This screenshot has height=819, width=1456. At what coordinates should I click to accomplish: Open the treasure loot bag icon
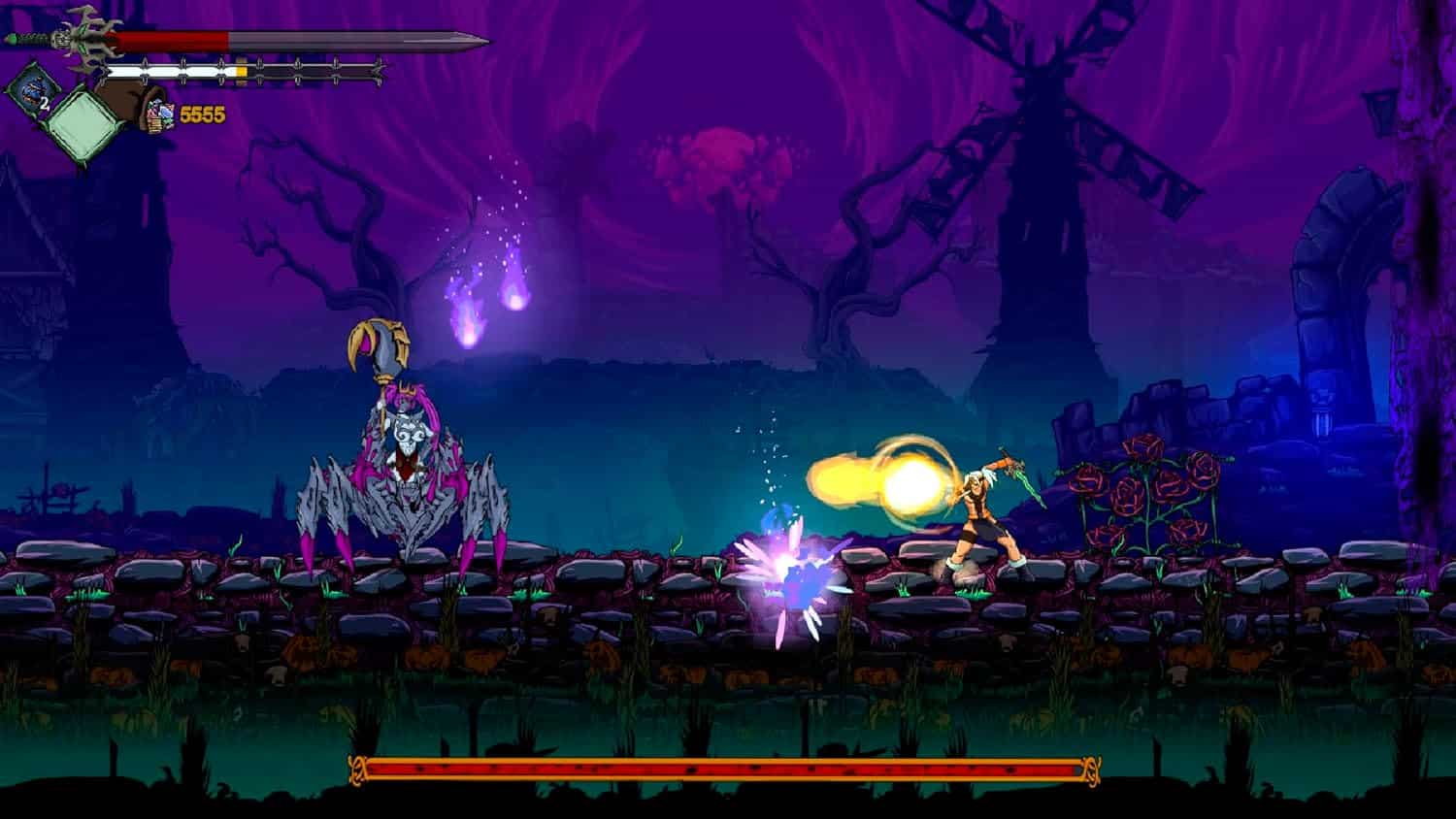pos(148,109)
